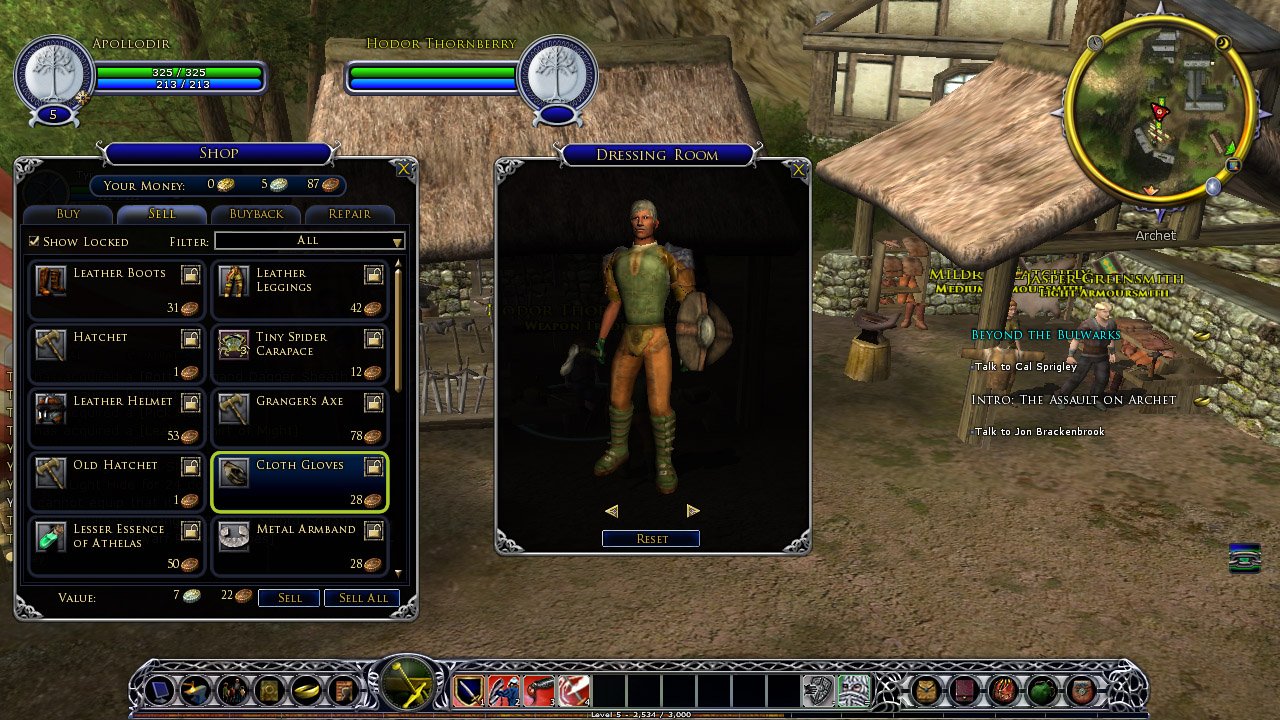This screenshot has width=1280, height=720.
Task: Pick the Granger's Axe item
Action: [x=299, y=418]
